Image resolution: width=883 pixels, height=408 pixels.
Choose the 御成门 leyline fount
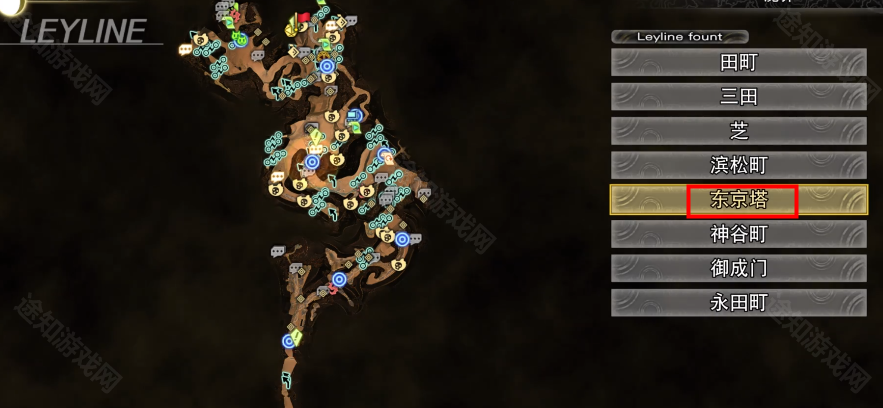(738, 268)
